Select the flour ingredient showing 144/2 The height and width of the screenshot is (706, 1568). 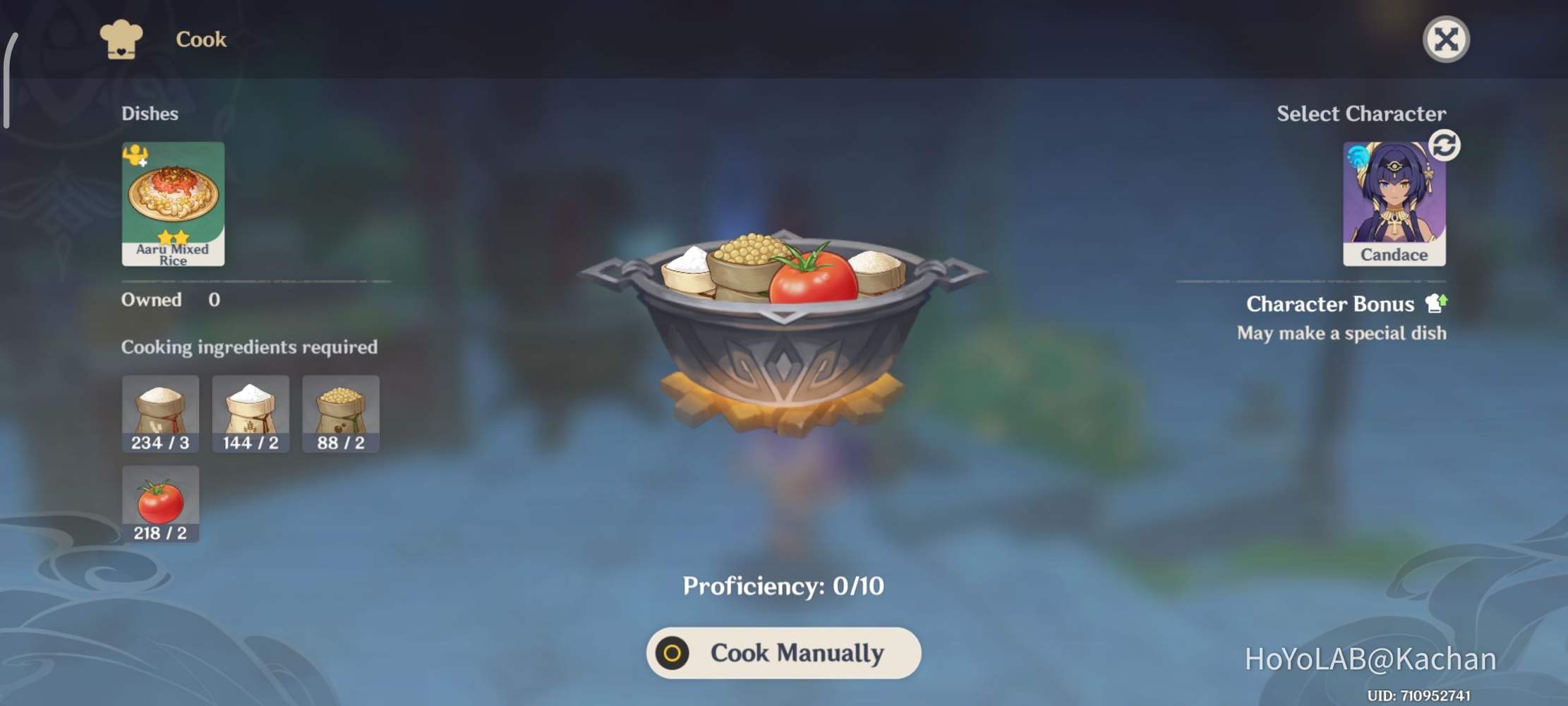(x=251, y=413)
